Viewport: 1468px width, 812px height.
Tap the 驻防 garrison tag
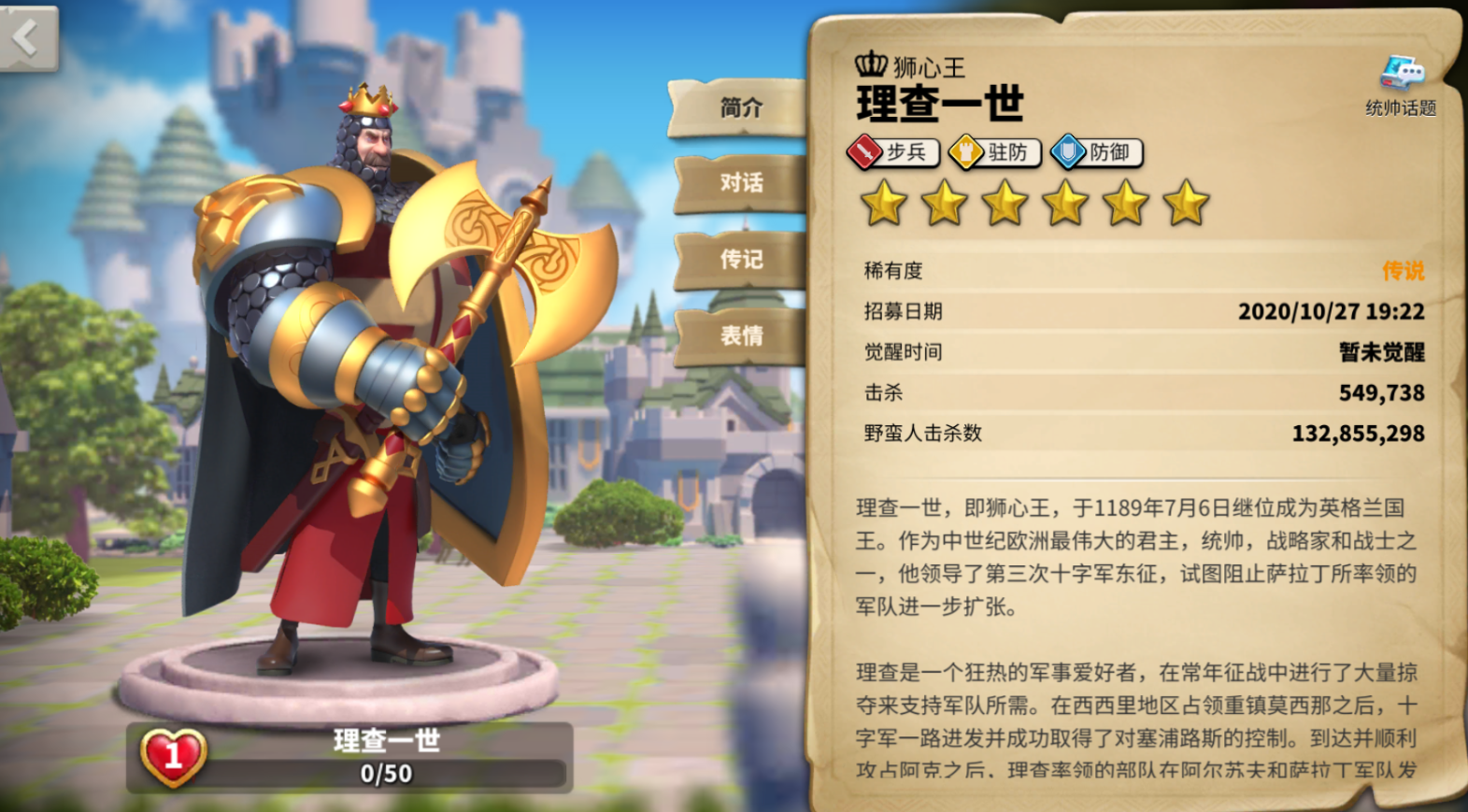point(995,152)
